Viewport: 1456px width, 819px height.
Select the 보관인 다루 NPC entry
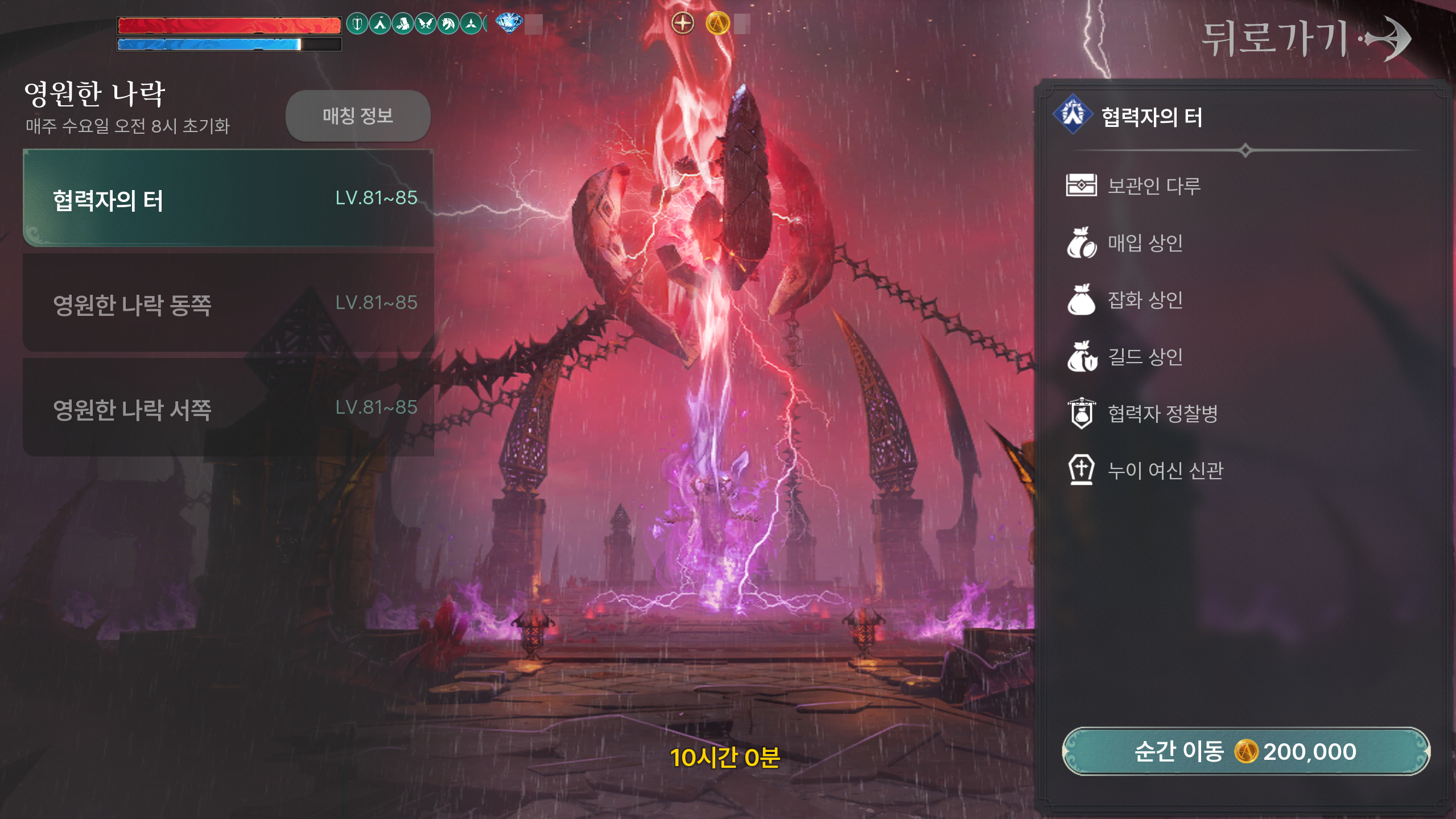coord(1153,186)
